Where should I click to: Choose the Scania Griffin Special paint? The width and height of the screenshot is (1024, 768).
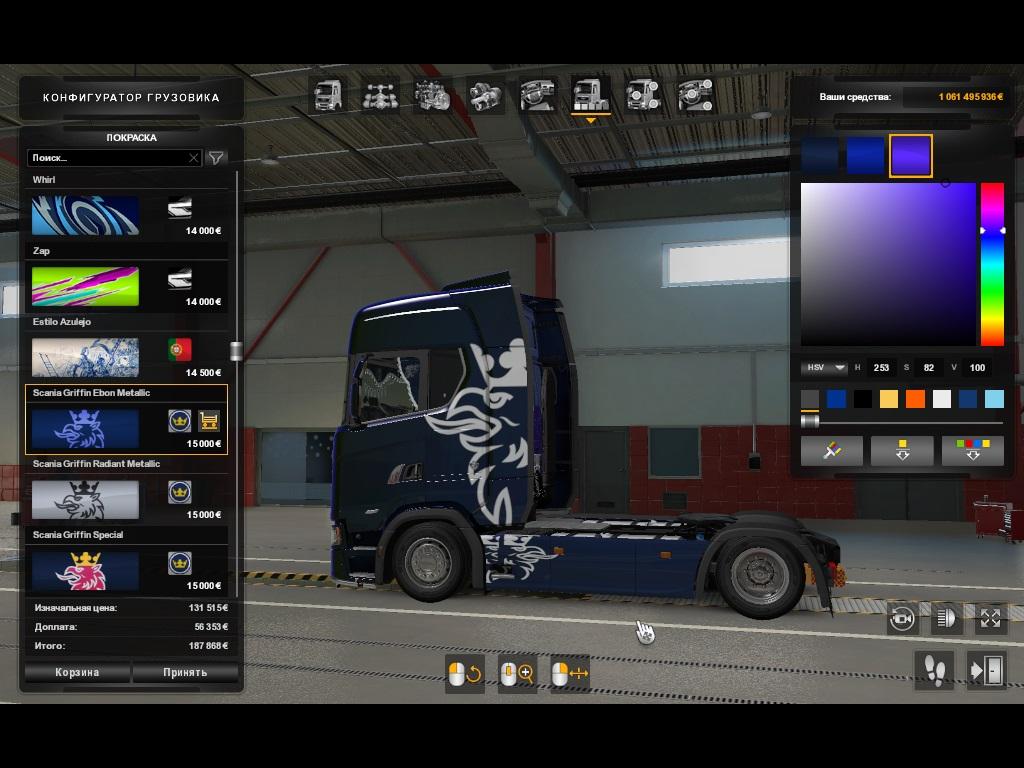85,570
